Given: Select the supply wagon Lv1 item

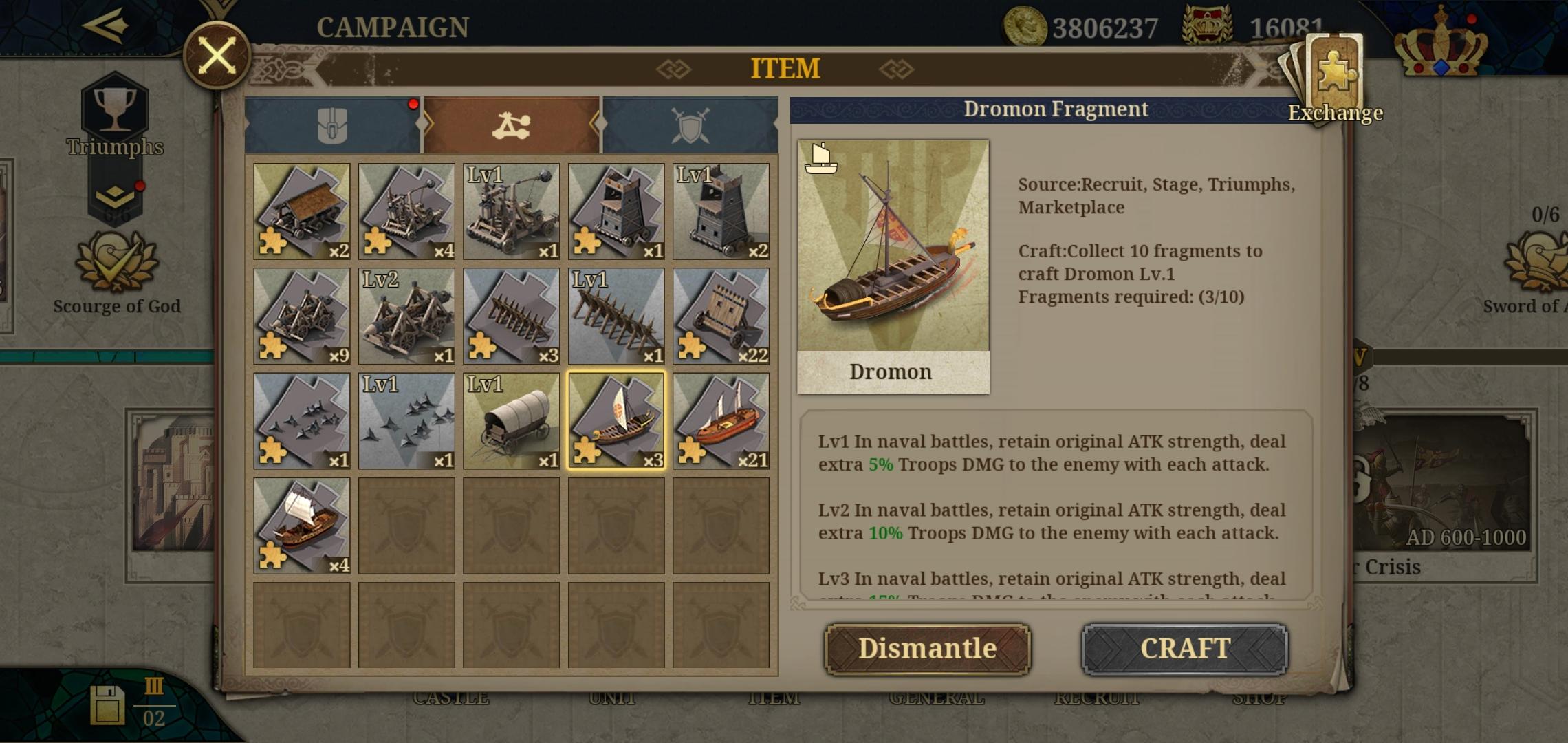Looking at the screenshot, I should pyautogui.click(x=511, y=420).
